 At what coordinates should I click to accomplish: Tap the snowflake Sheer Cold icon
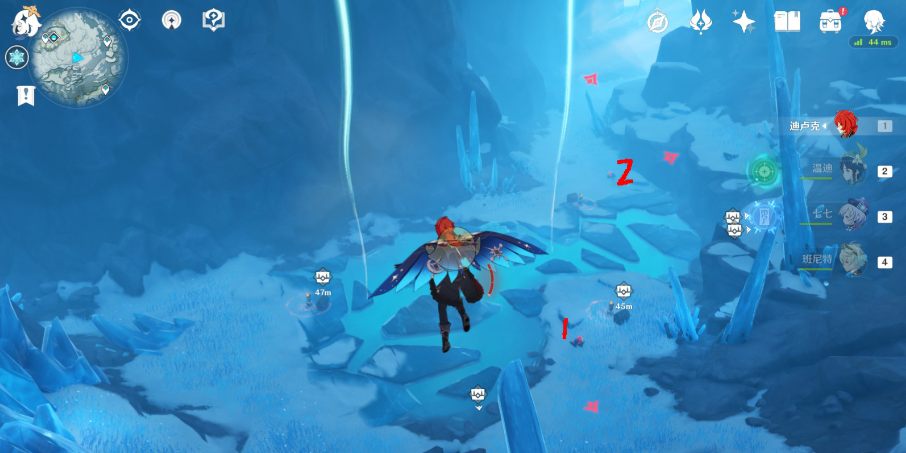click(17, 58)
